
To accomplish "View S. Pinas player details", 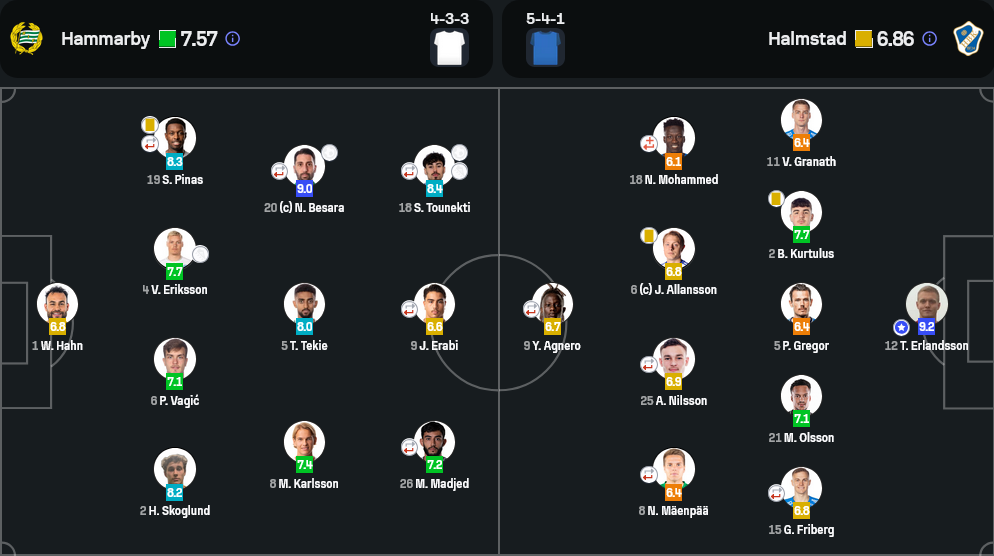I will [175, 138].
